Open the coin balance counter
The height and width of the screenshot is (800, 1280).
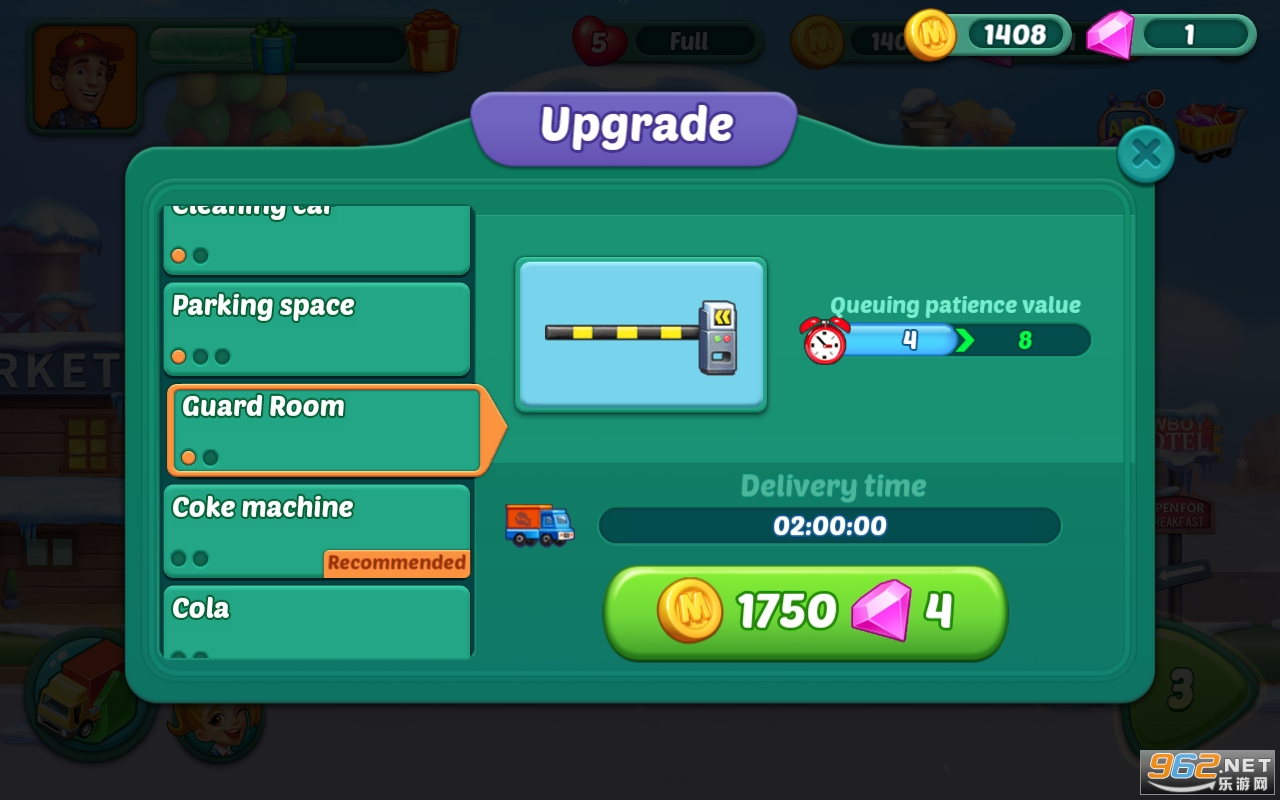[988, 36]
